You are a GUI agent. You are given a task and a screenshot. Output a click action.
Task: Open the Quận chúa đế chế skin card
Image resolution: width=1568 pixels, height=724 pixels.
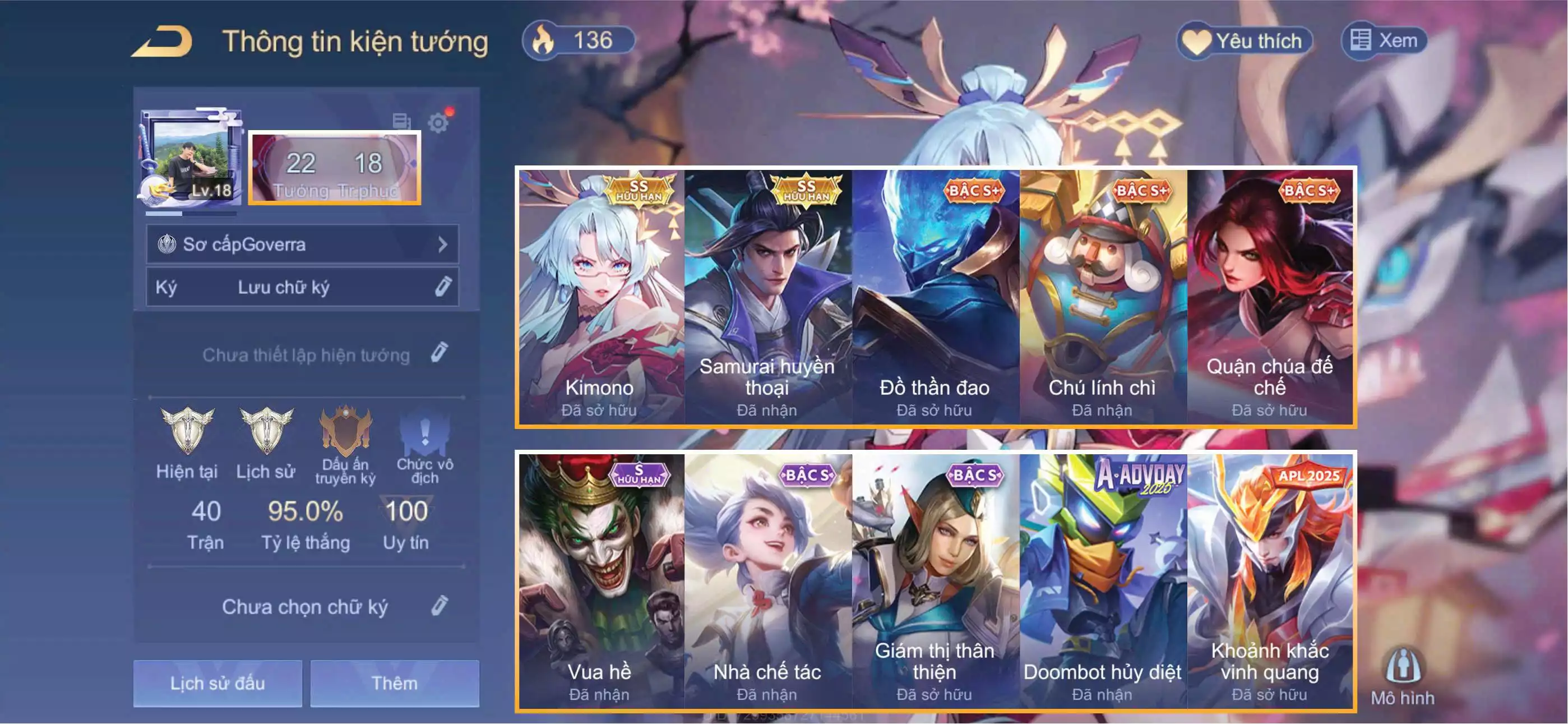click(x=1270, y=297)
